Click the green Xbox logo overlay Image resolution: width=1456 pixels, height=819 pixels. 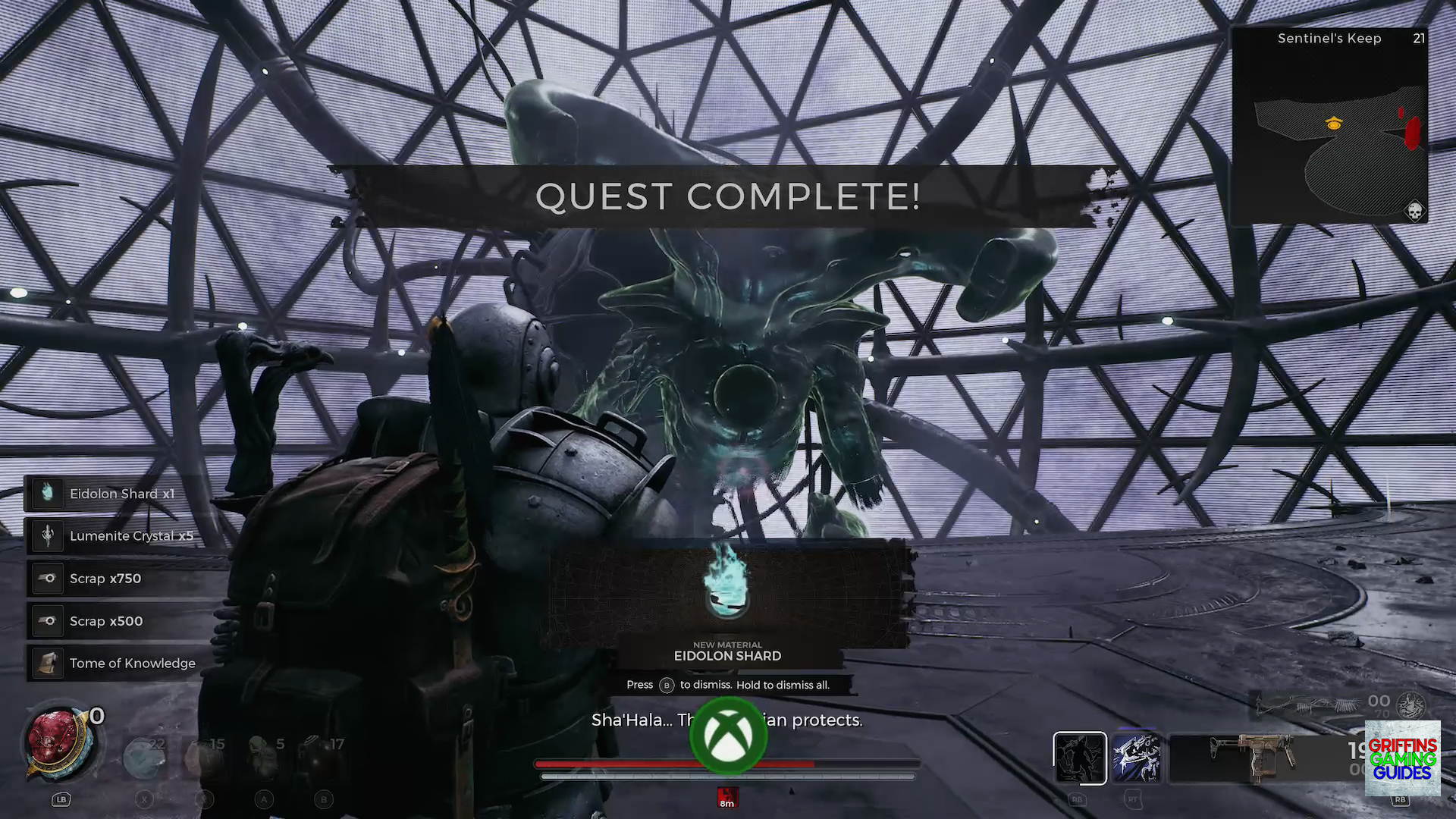click(x=728, y=735)
